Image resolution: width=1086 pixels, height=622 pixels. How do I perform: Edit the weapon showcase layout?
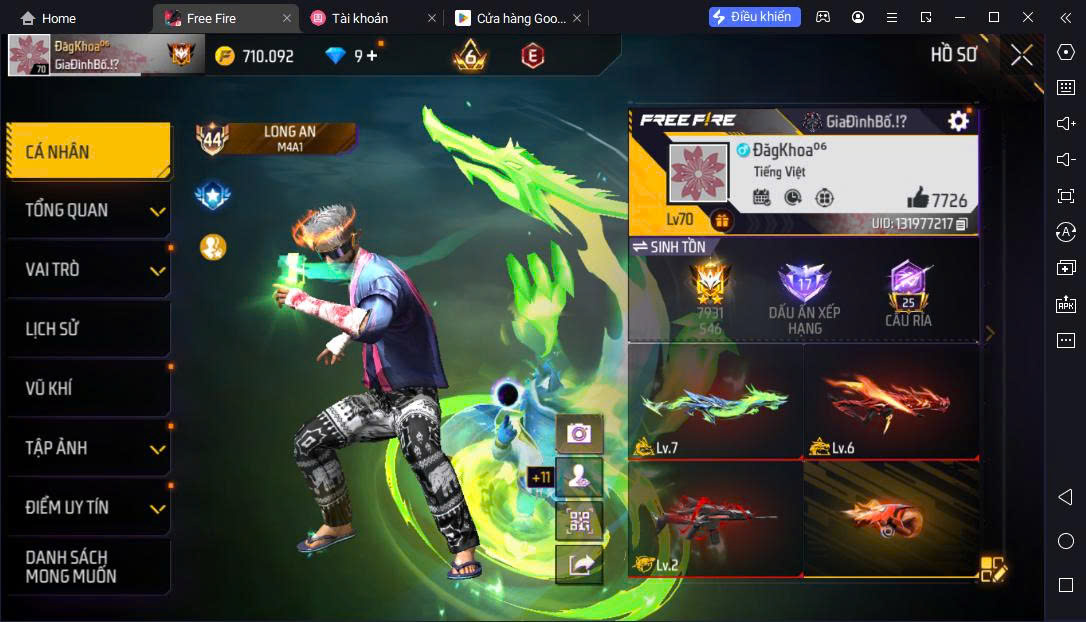point(993,568)
